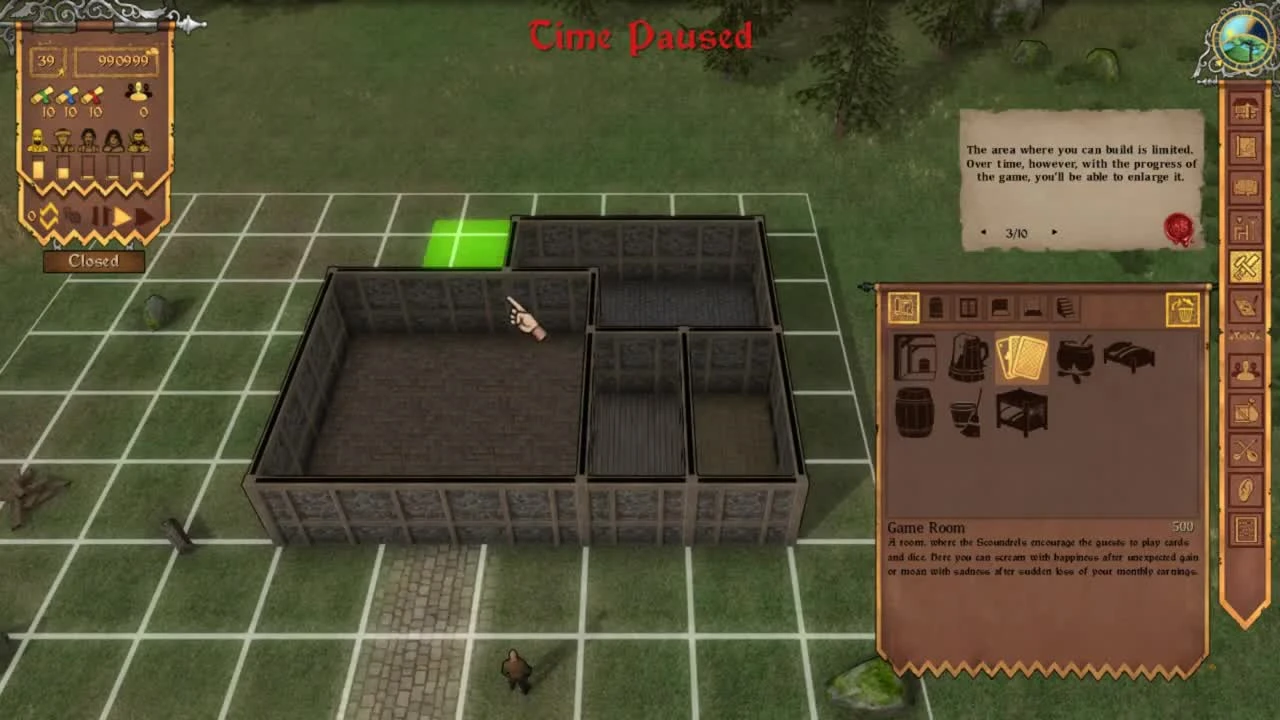1280x720 pixels.
Task: Dismiss tutorial via red wax seal
Action: pyautogui.click(x=1177, y=228)
